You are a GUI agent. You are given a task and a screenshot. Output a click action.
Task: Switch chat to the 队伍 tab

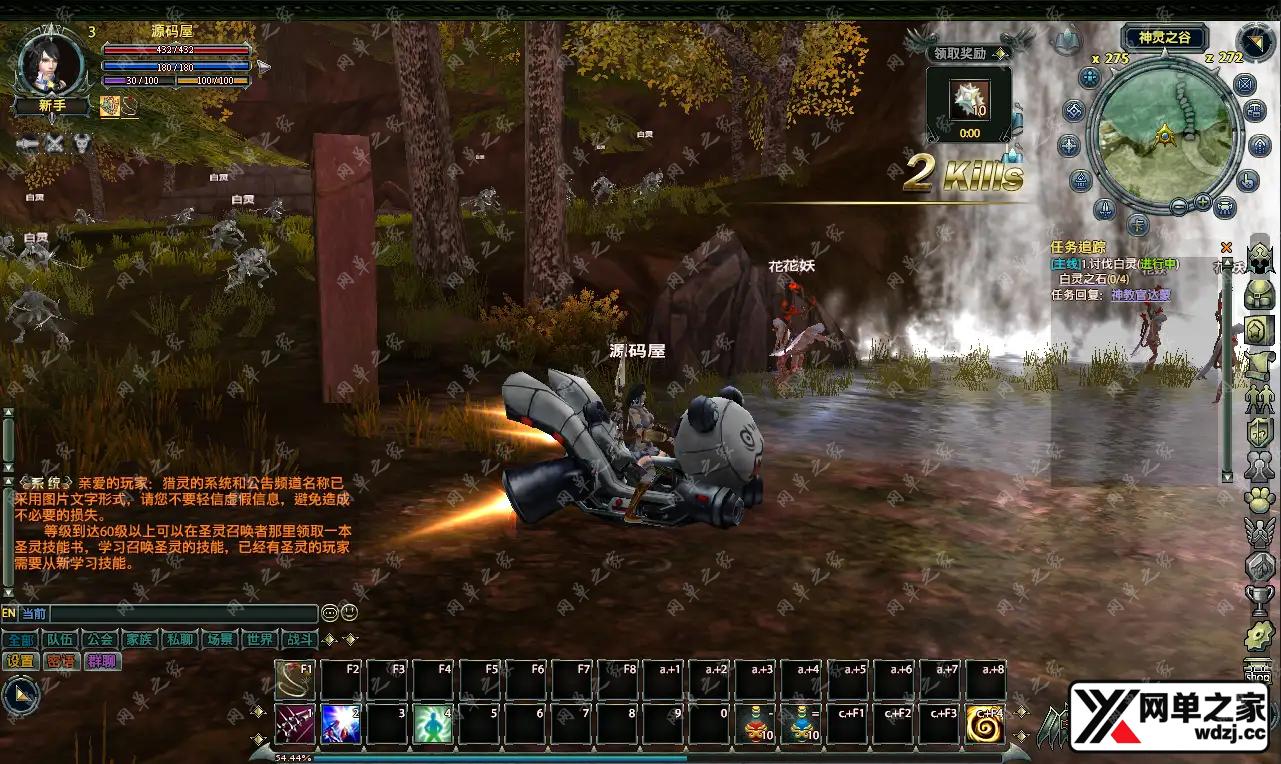pyautogui.click(x=59, y=639)
